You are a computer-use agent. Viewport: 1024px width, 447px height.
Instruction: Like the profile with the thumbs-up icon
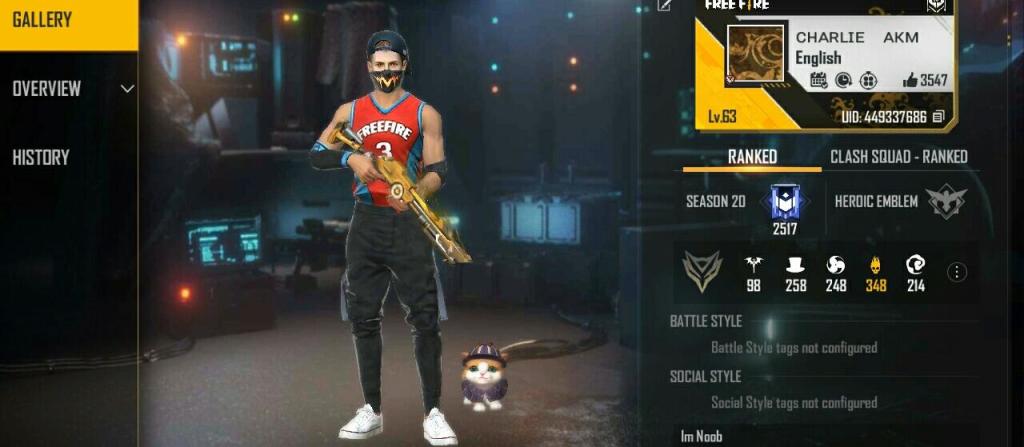[910, 80]
